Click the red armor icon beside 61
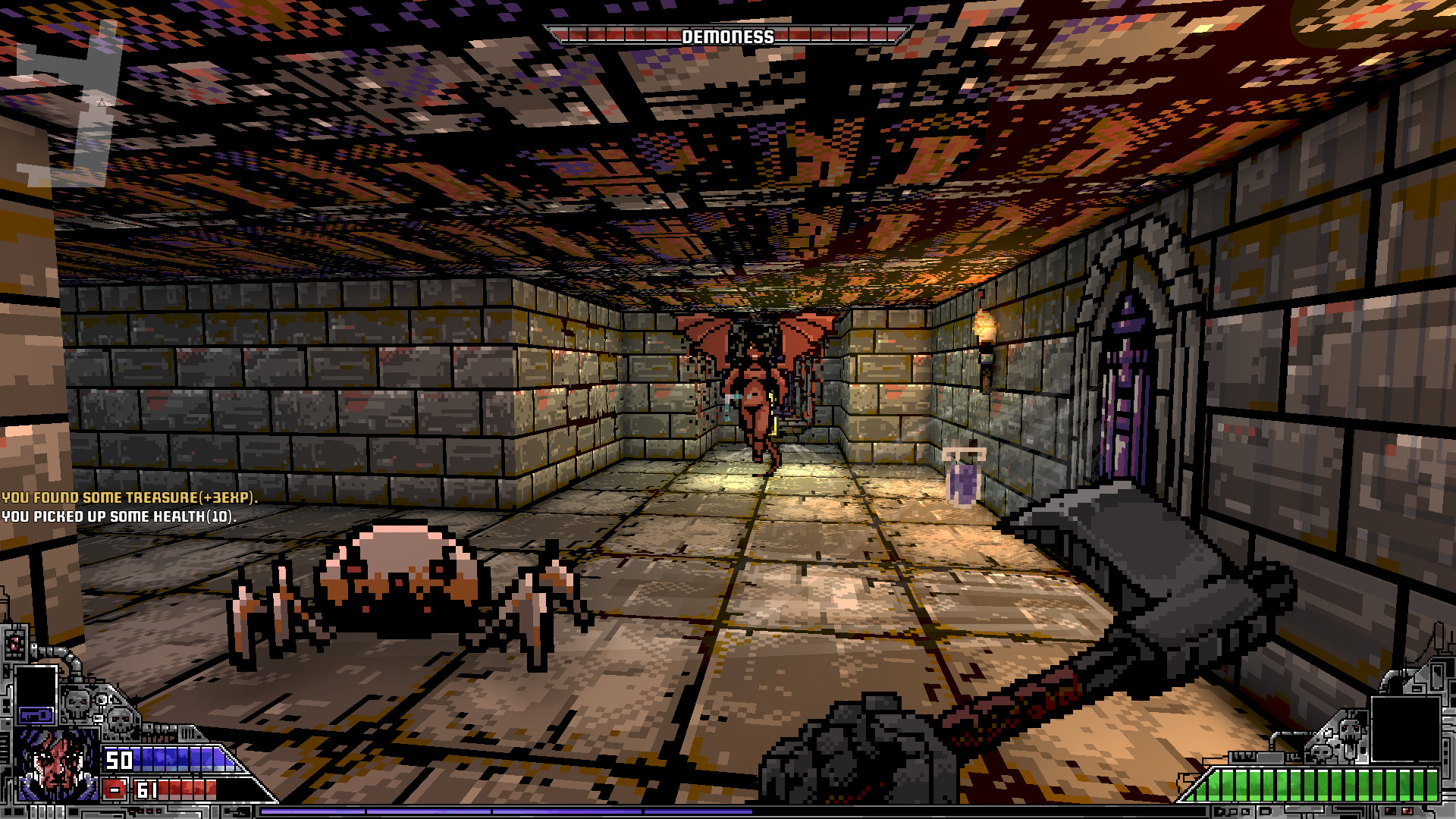1456x819 pixels. 115,789
